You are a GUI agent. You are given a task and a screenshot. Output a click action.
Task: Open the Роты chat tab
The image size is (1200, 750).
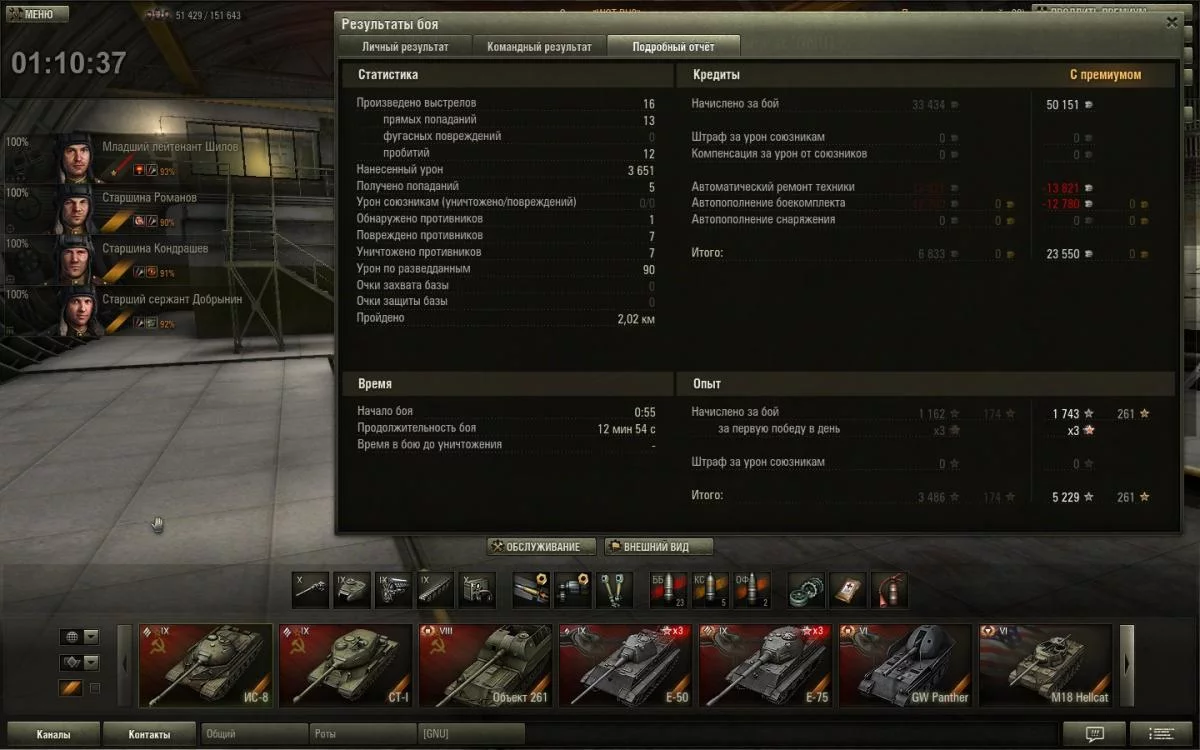tap(362, 734)
